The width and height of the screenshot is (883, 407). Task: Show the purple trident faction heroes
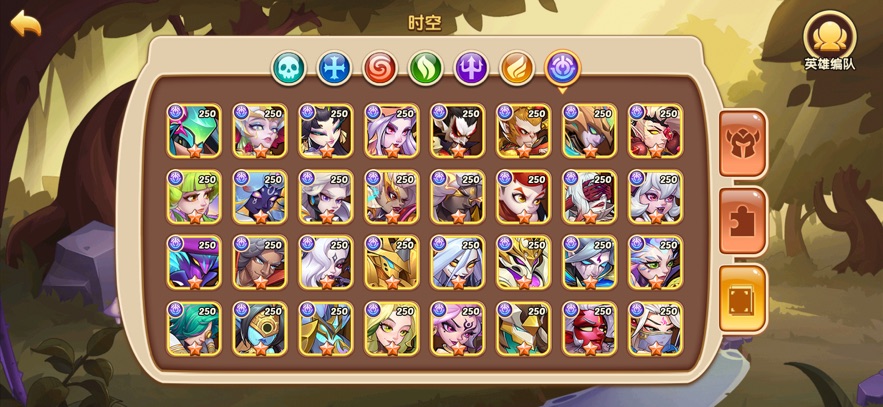pyautogui.click(x=472, y=68)
